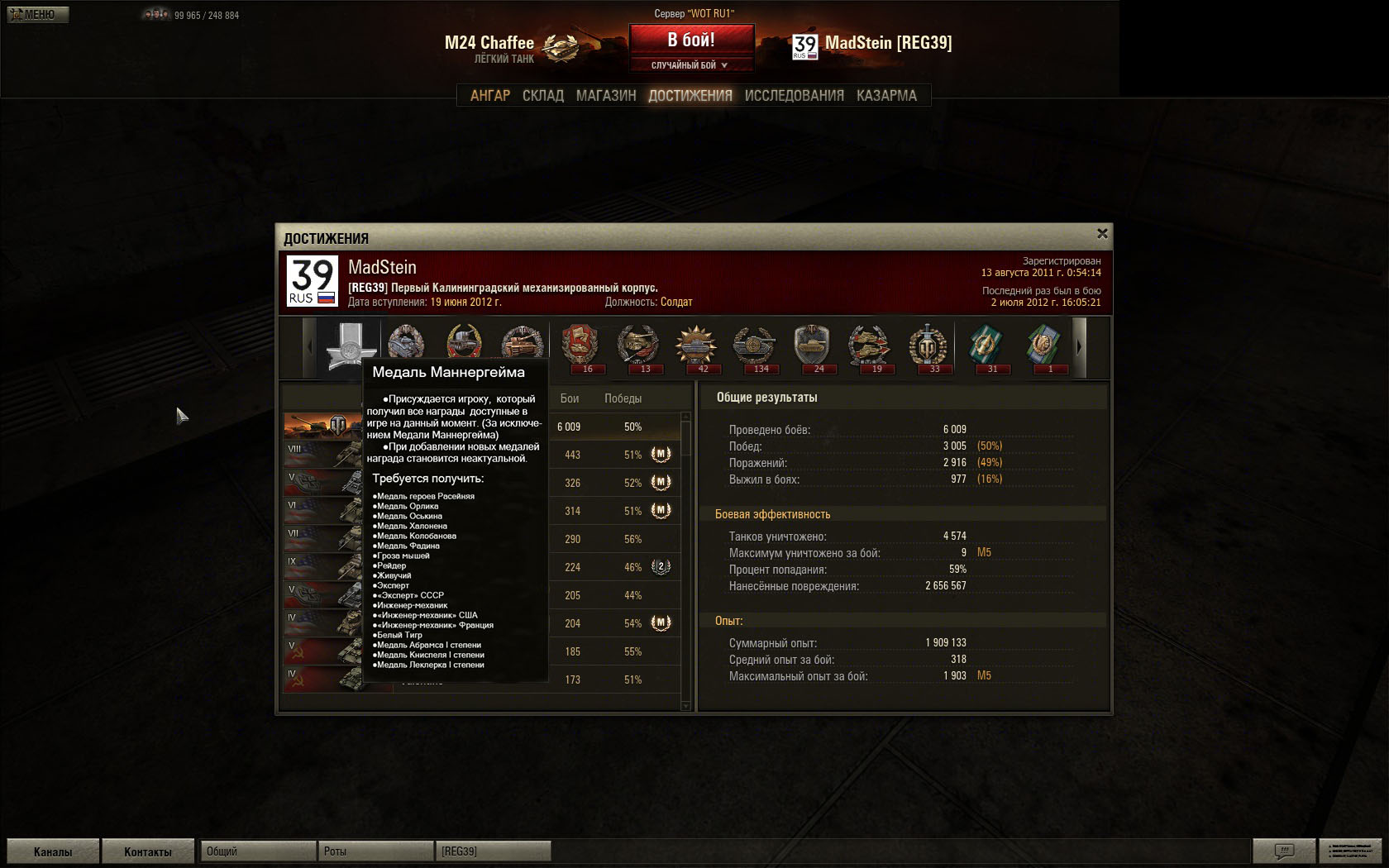Screen dimensions: 1389x868
Task: Switch to the Роты chat channel
Action: (x=376, y=851)
